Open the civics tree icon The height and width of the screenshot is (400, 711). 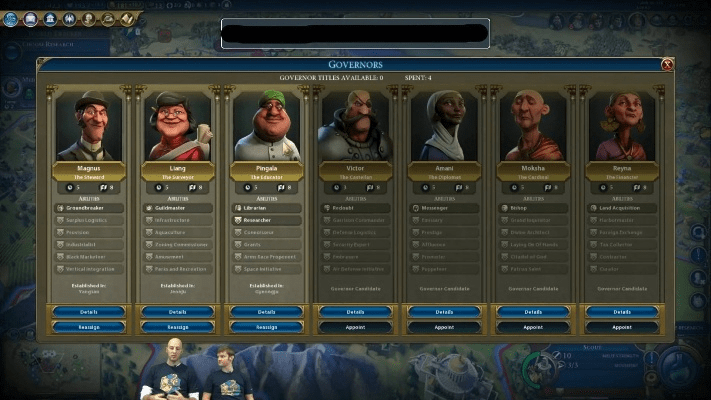[x=30, y=19]
